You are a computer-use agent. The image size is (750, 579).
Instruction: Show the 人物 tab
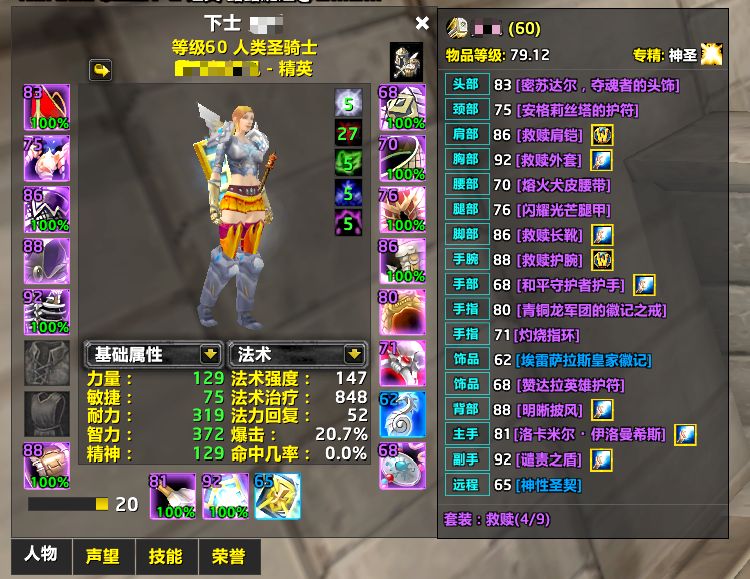(x=41, y=555)
